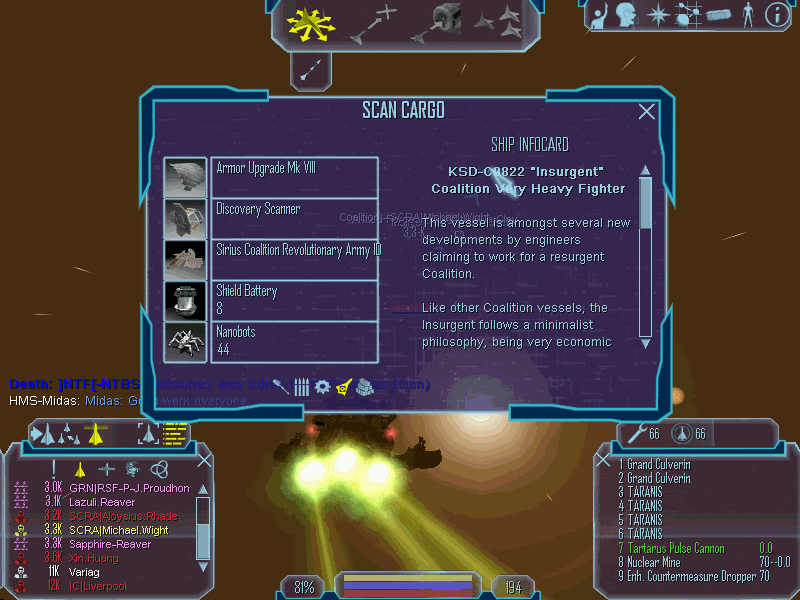Click the ship infocard scroll-down arrow

point(645,342)
